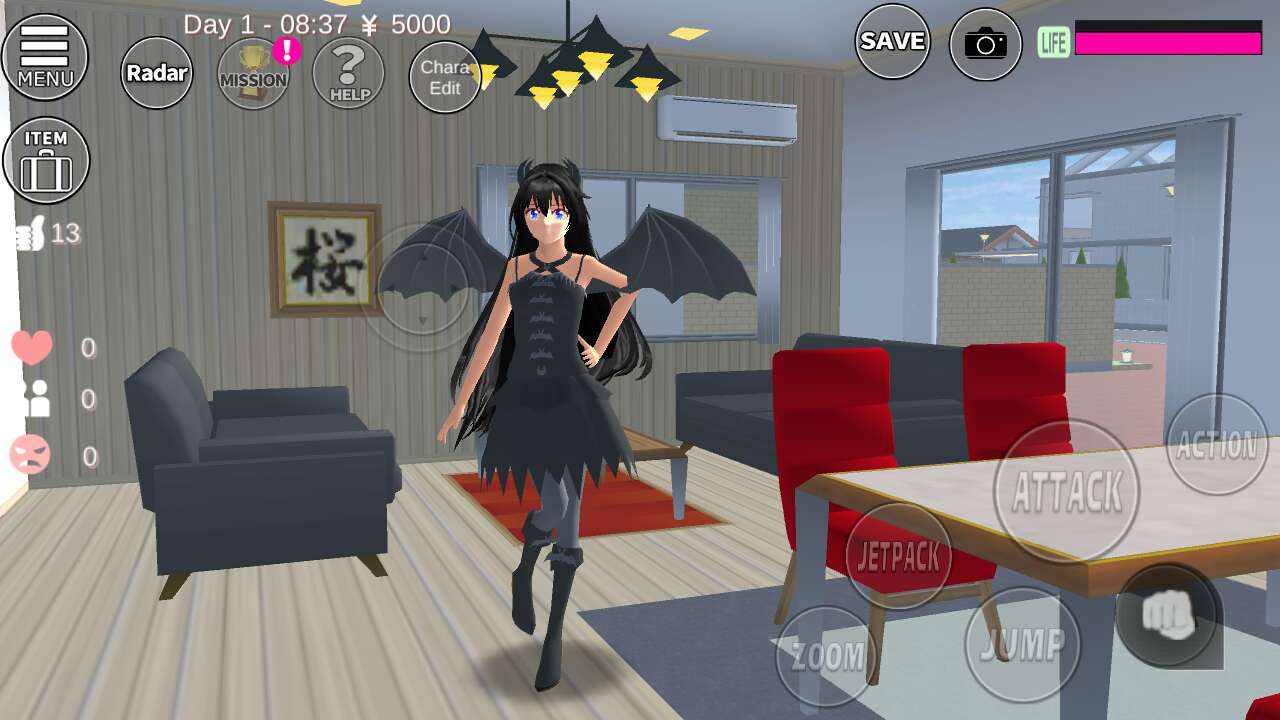Click the fist punch button
The image size is (1280, 720).
tap(1168, 615)
